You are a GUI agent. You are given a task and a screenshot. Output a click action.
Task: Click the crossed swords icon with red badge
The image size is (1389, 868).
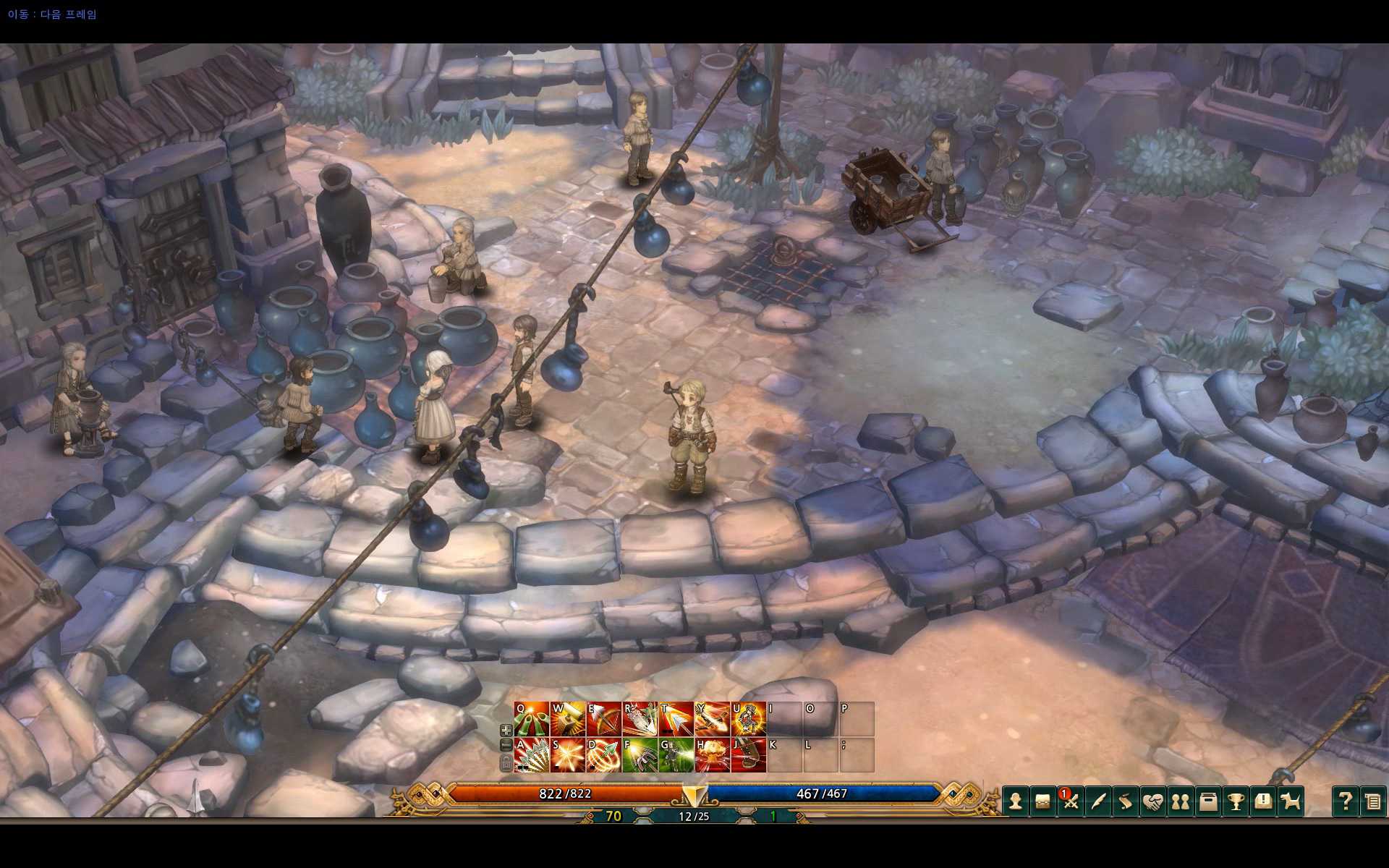pyautogui.click(x=1071, y=801)
